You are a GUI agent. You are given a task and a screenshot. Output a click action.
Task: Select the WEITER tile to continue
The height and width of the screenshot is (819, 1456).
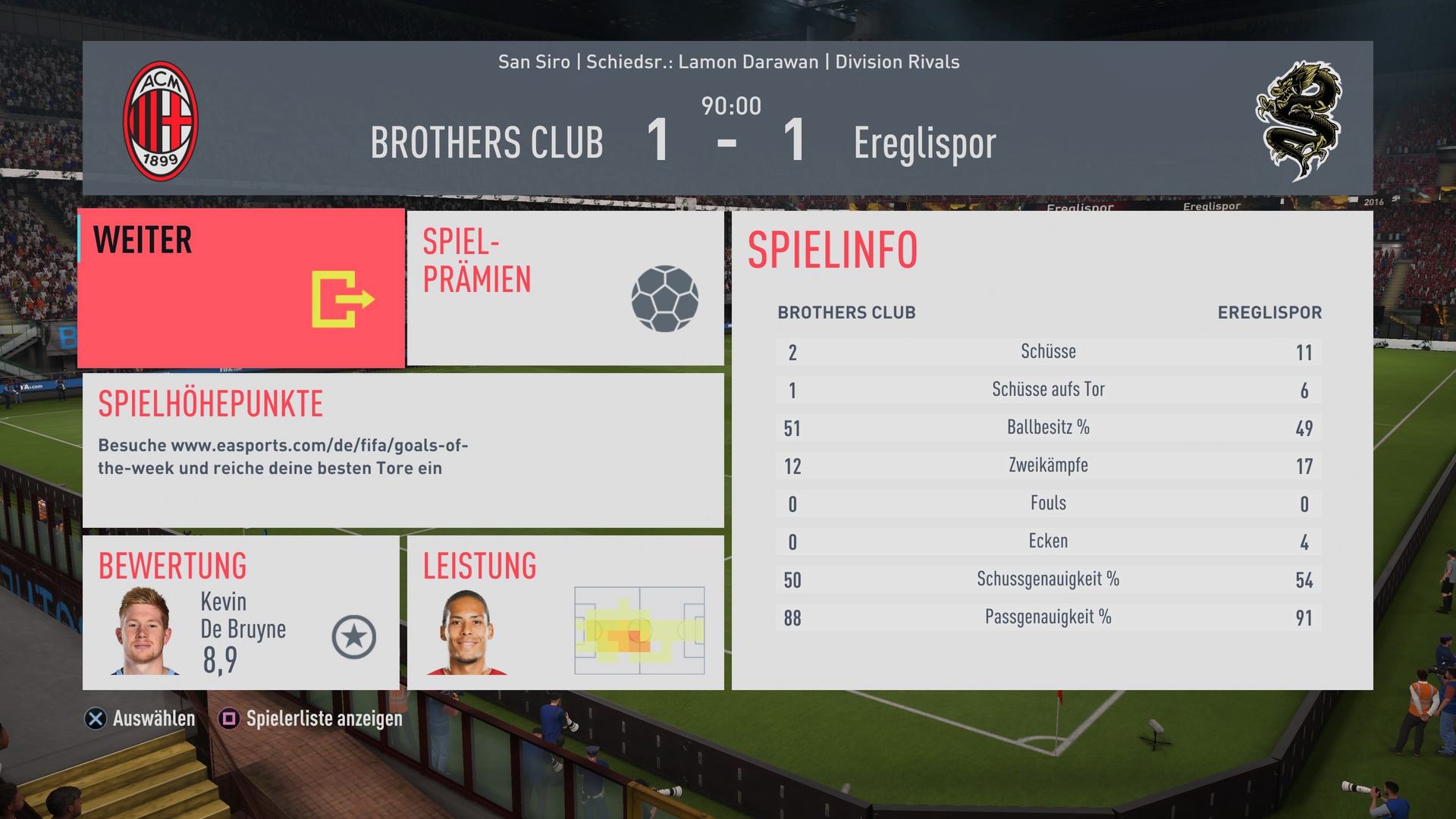point(241,288)
